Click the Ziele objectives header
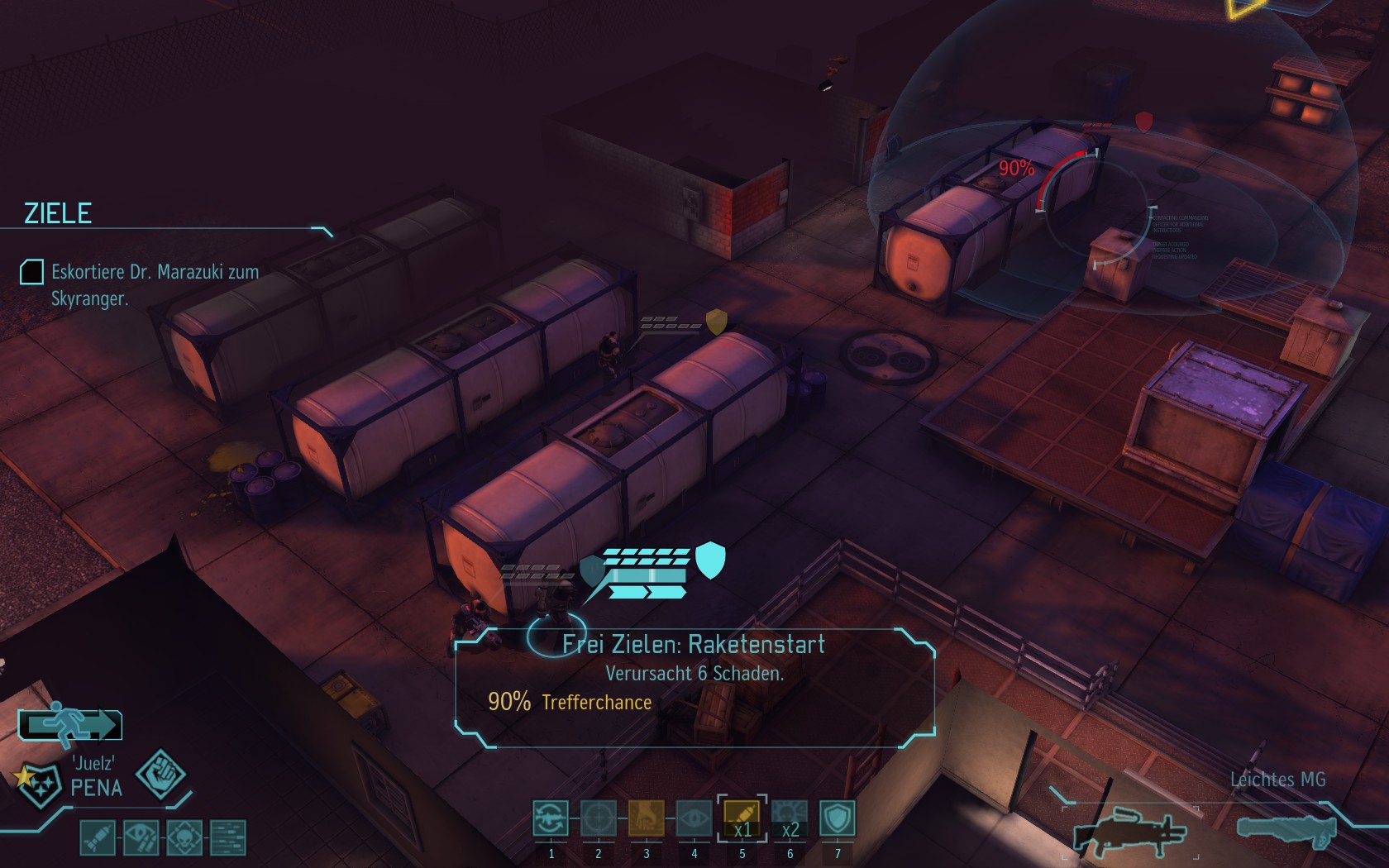Screen dimensions: 1389x868 click(x=58, y=213)
